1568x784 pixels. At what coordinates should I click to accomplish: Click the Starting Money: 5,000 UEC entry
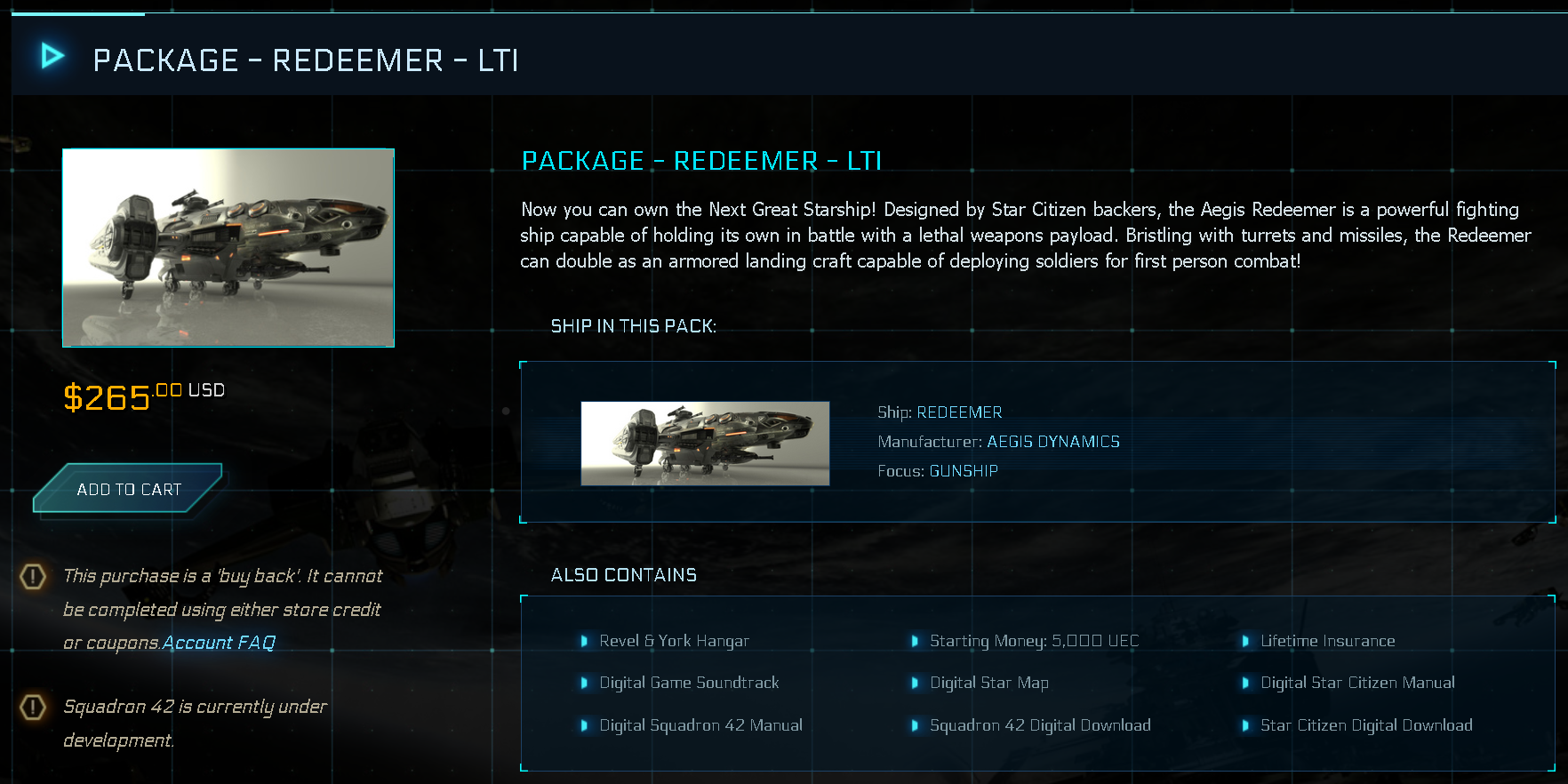click(x=1034, y=640)
